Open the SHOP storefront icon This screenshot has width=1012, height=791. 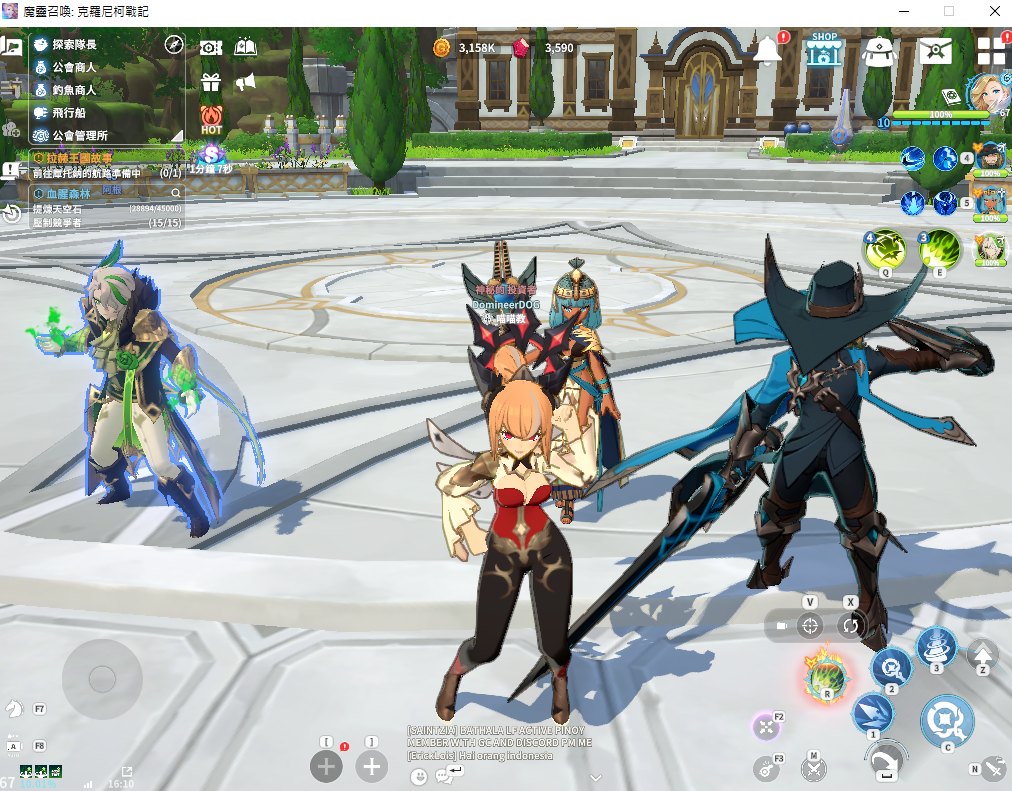(x=824, y=50)
